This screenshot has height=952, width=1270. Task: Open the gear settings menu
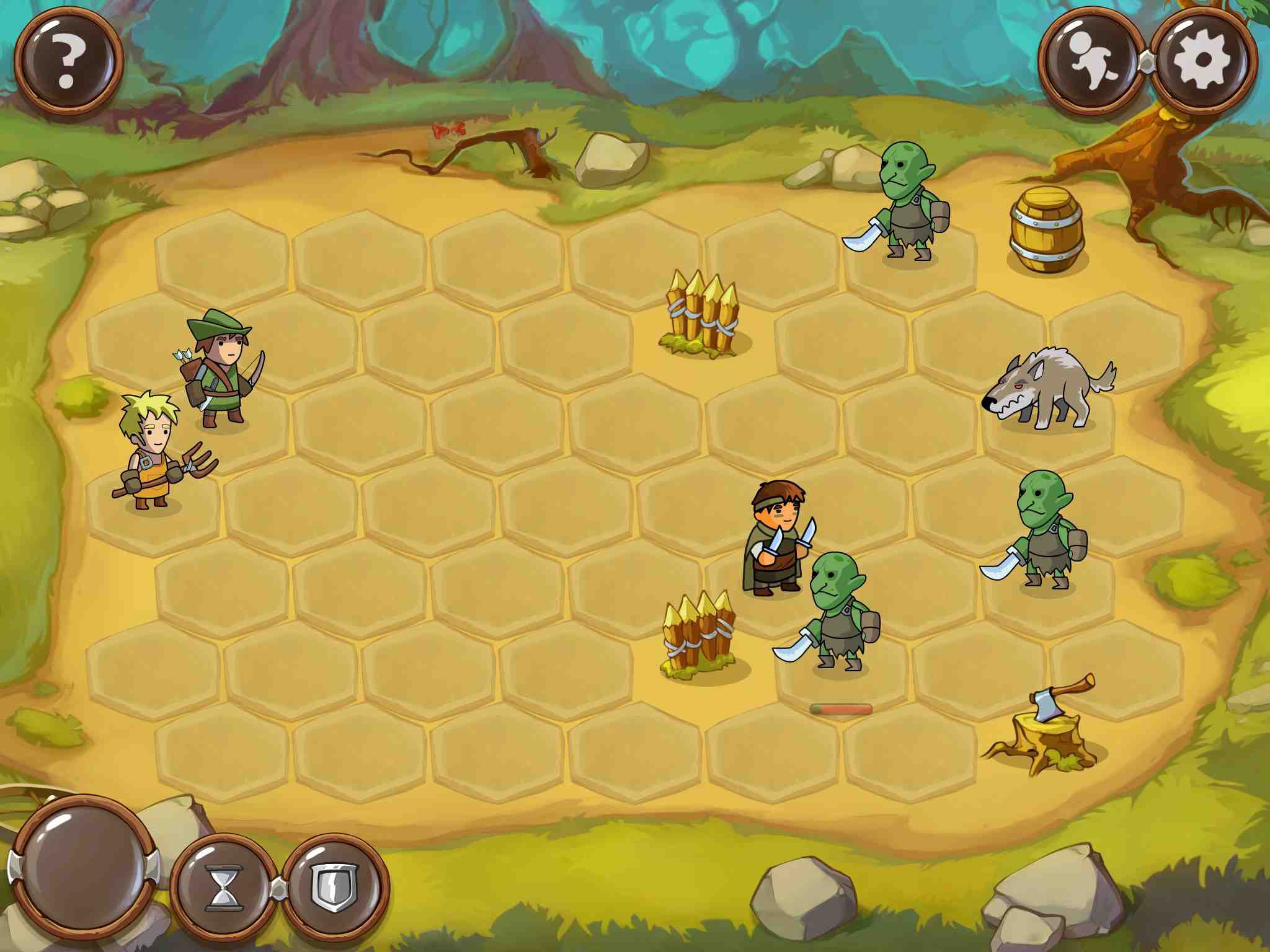click(1203, 61)
